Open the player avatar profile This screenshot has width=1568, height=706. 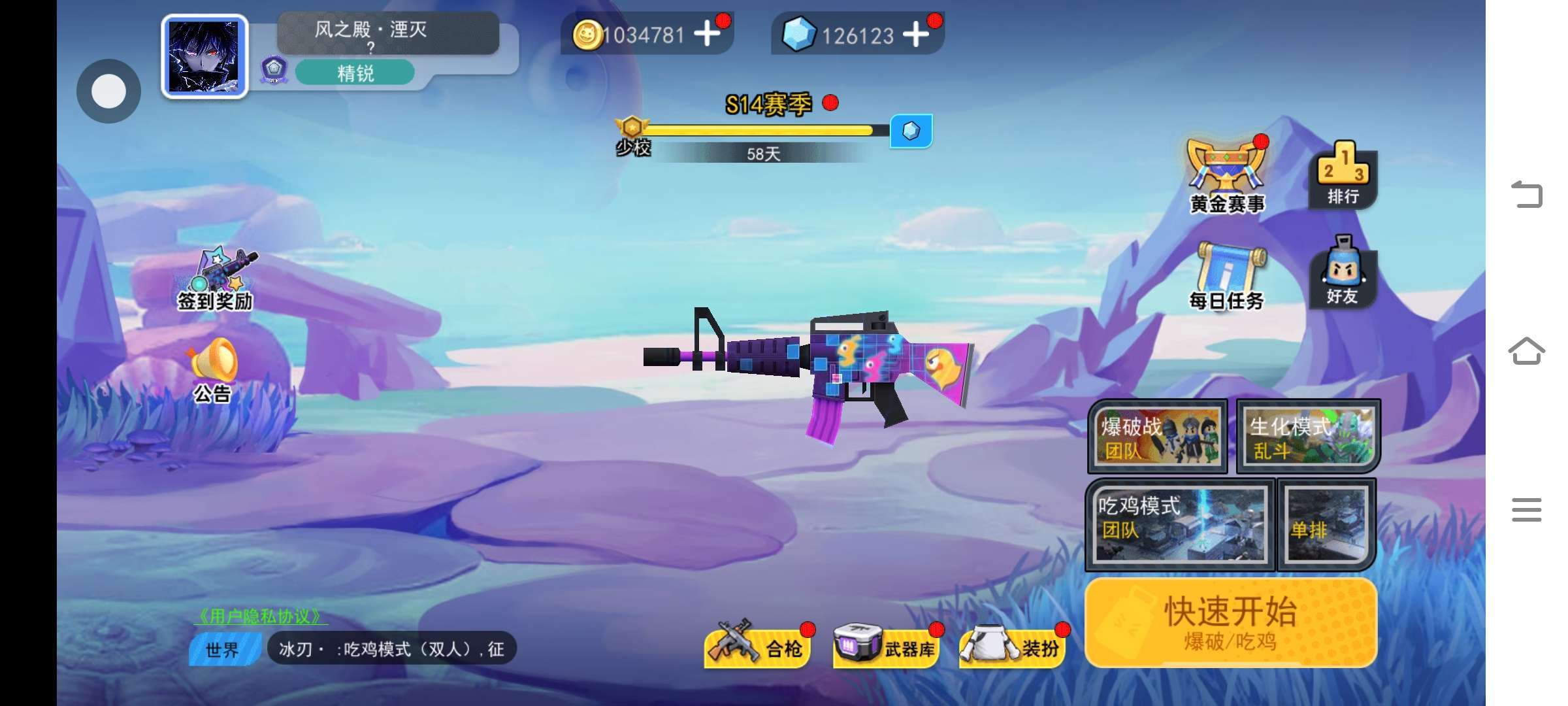click(x=204, y=57)
